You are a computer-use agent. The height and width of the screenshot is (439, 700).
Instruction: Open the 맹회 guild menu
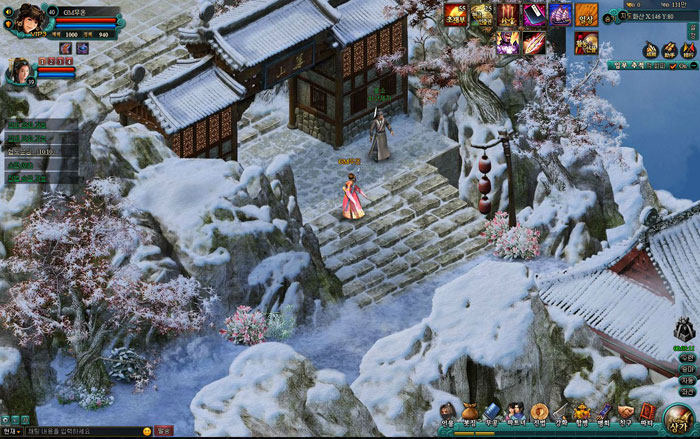603,412
